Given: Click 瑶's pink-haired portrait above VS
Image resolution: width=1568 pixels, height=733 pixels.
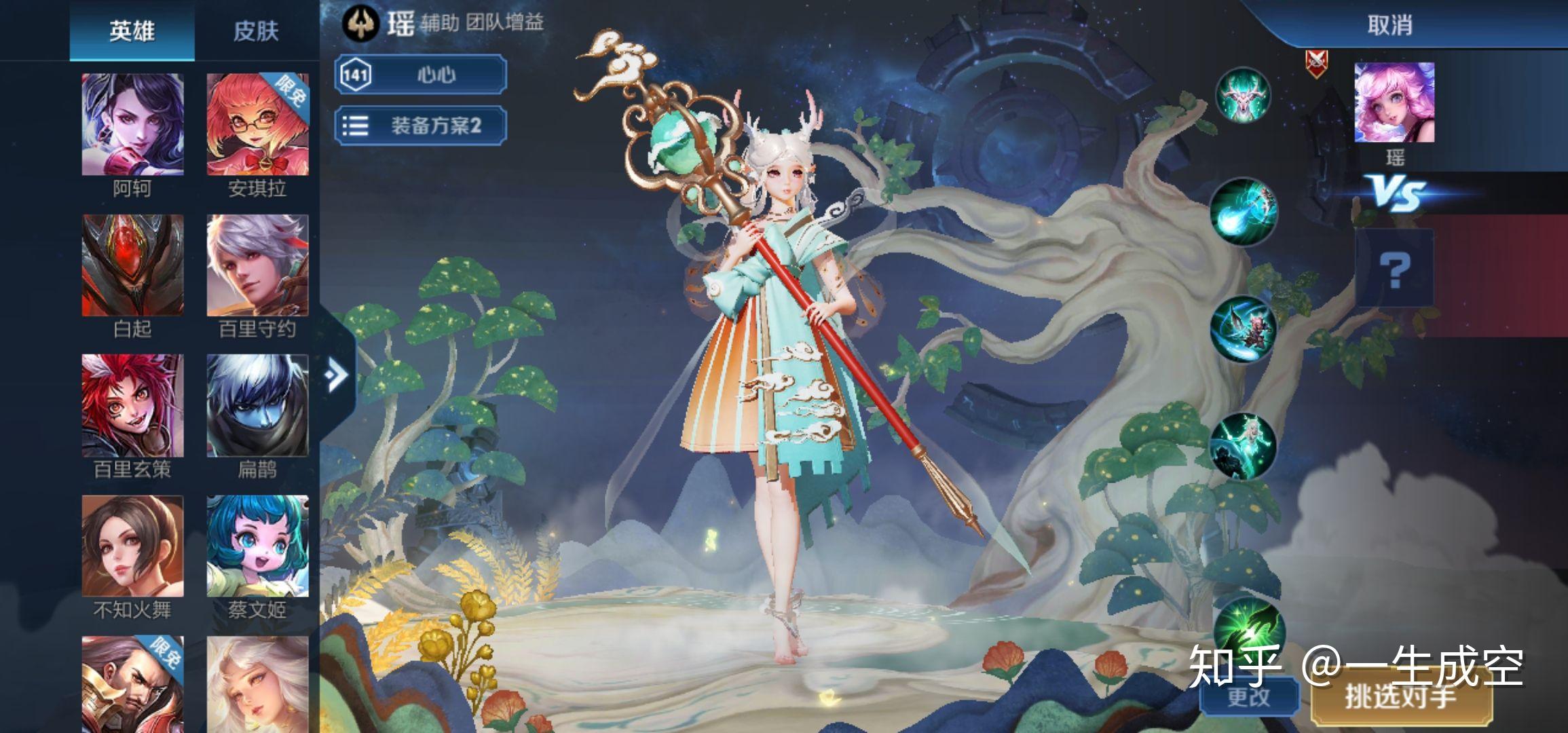Looking at the screenshot, I should (x=1394, y=102).
